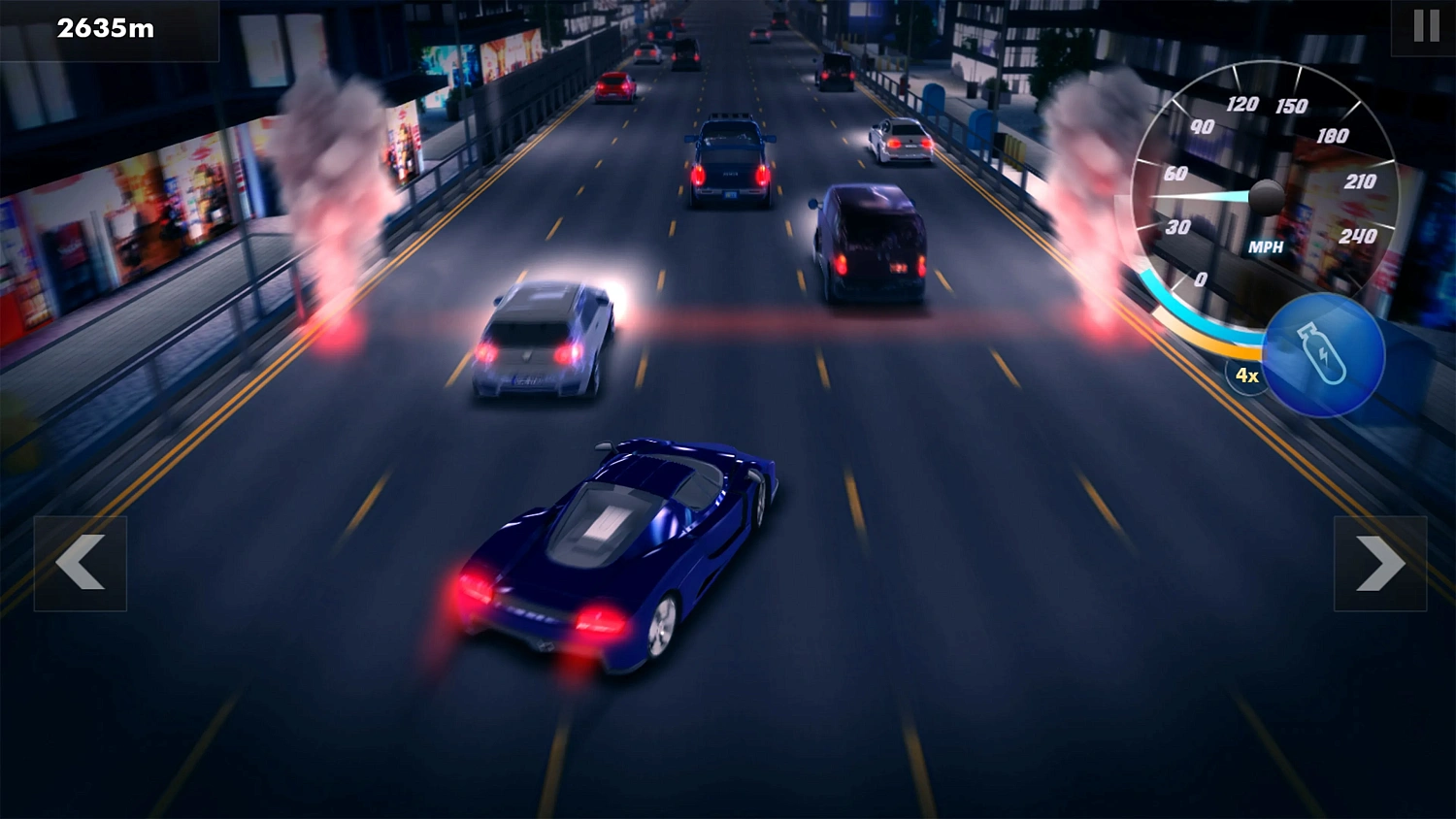The height and width of the screenshot is (819, 1456).
Task: Click the 4x nitro multiplier badge
Action: [x=1245, y=376]
